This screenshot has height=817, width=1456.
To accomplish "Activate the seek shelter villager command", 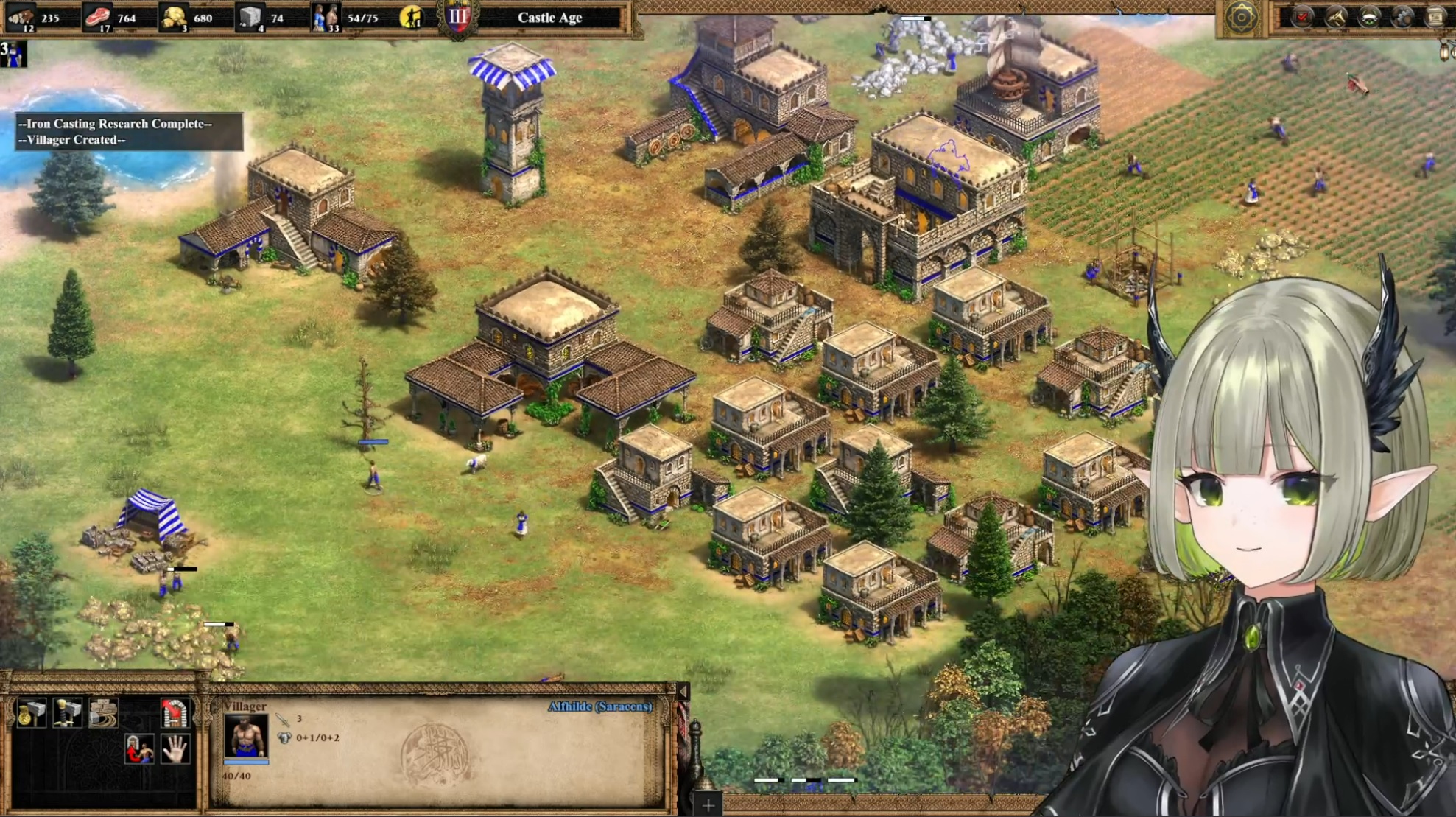I will [139, 750].
